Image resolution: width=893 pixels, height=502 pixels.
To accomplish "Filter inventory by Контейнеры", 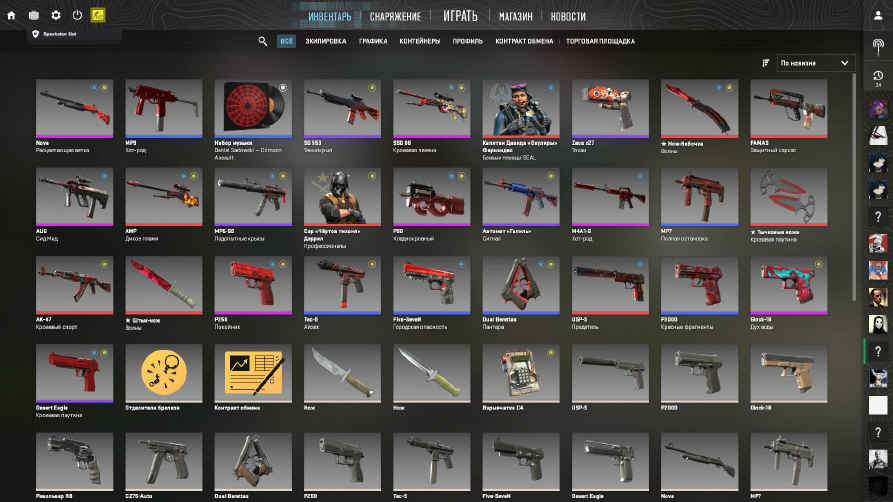I will (x=418, y=41).
